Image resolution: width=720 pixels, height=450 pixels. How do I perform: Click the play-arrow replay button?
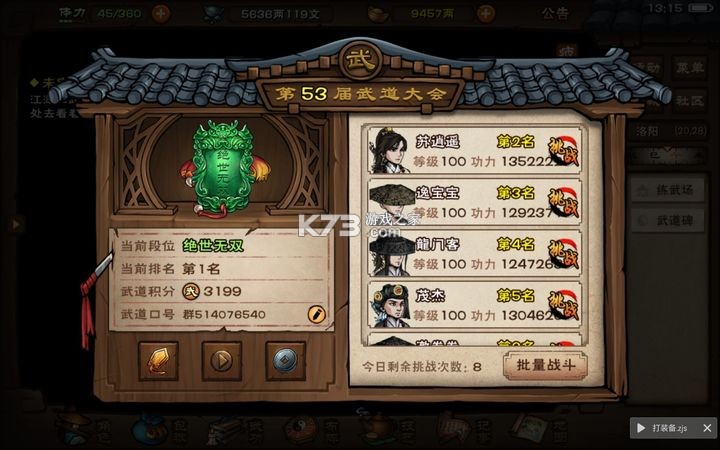pyautogui.click(x=222, y=361)
